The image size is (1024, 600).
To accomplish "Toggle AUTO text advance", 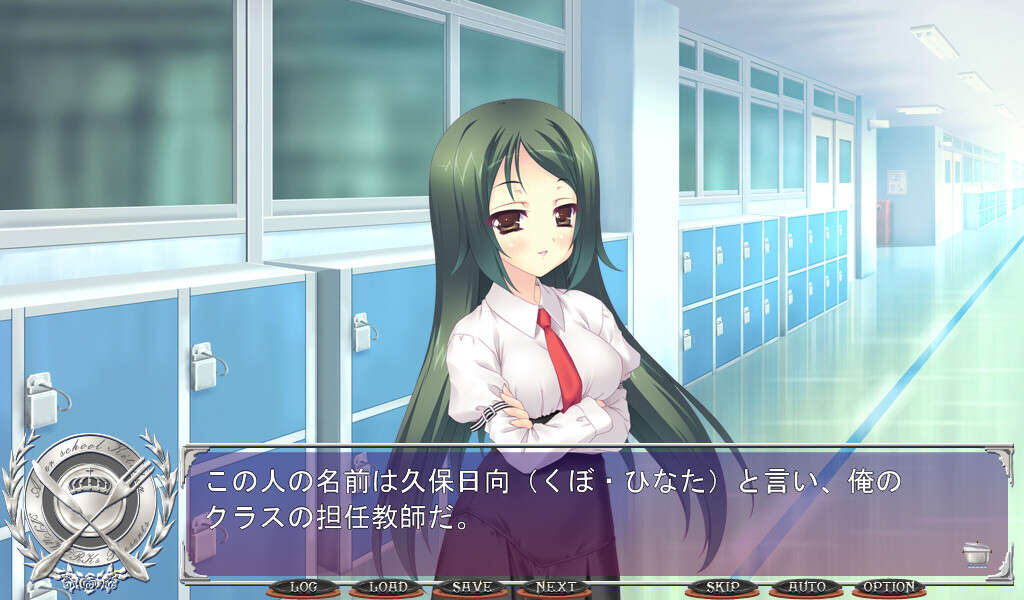I will point(806,587).
